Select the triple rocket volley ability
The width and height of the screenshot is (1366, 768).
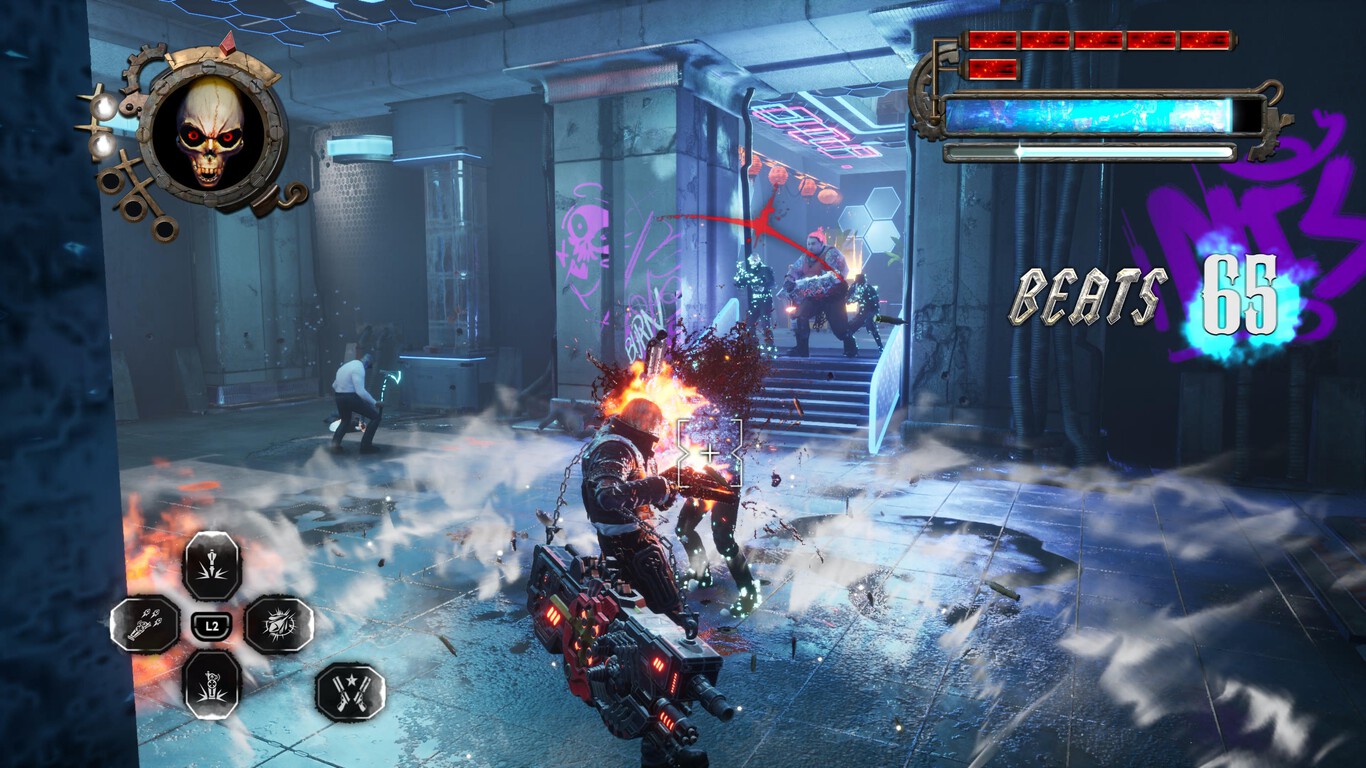tap(145, 625)
